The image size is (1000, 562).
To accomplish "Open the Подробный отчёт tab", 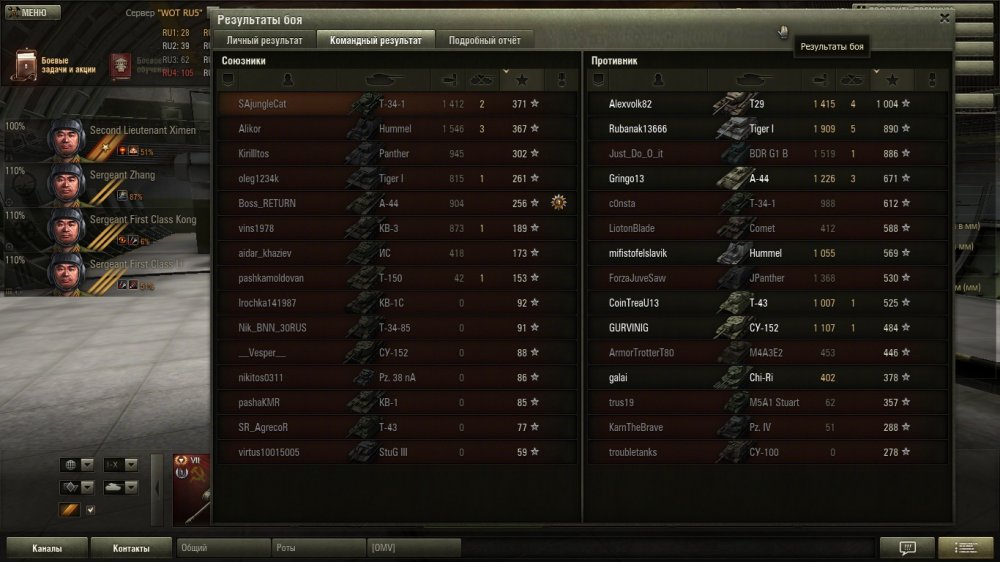I will coord(485,40).
